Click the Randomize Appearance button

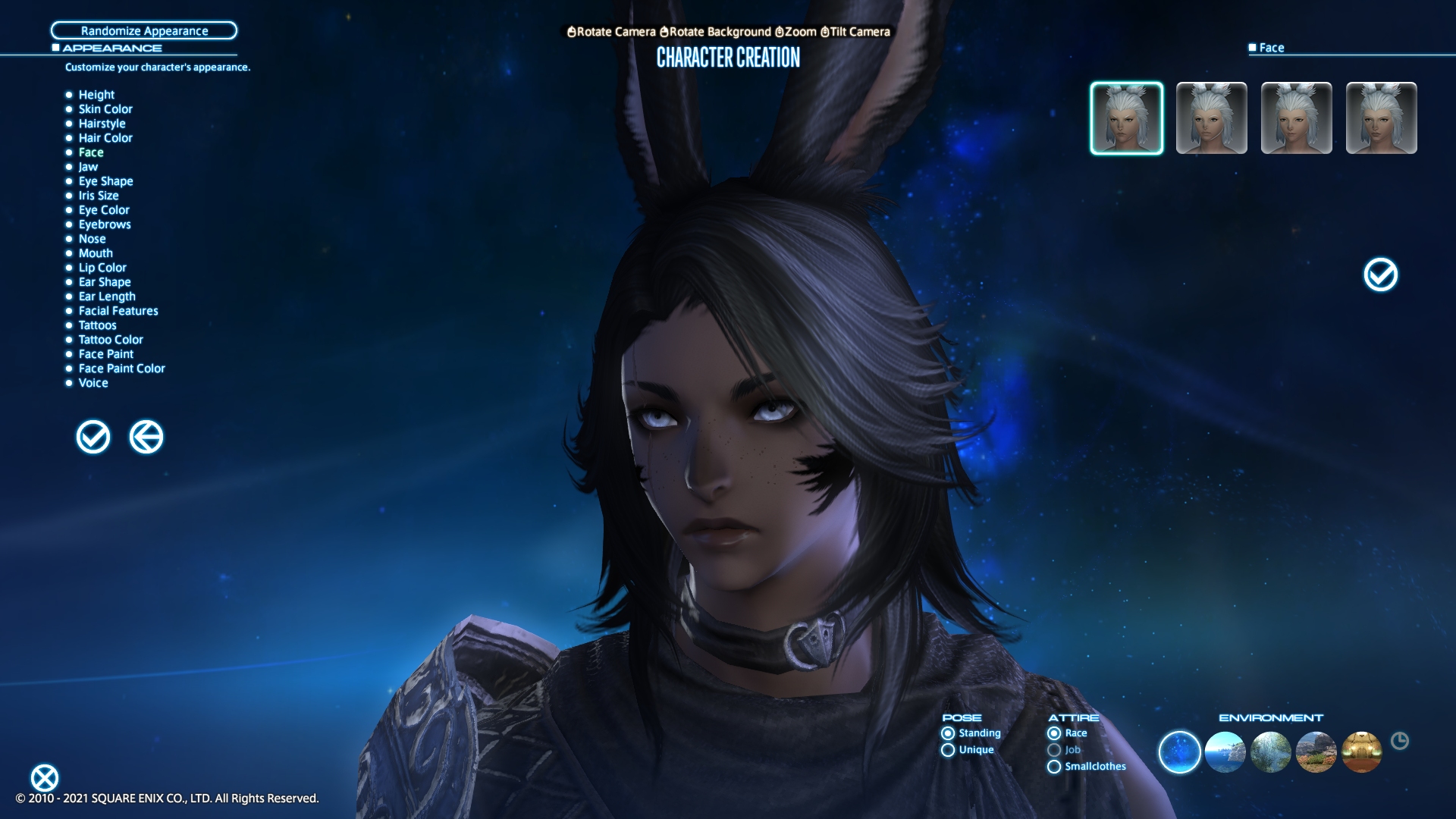(x=144, y=30)
